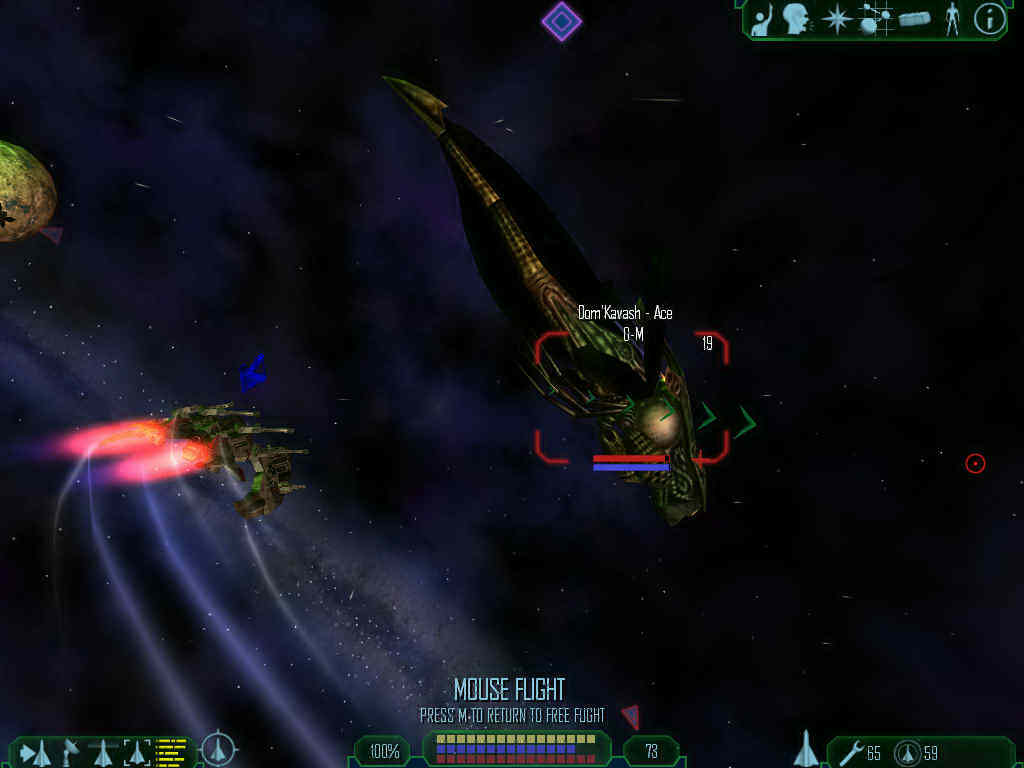Screen dimensions: 1024x768
Task: Use shield batteries via the ringed ship icon
Action: click(908, 752)
